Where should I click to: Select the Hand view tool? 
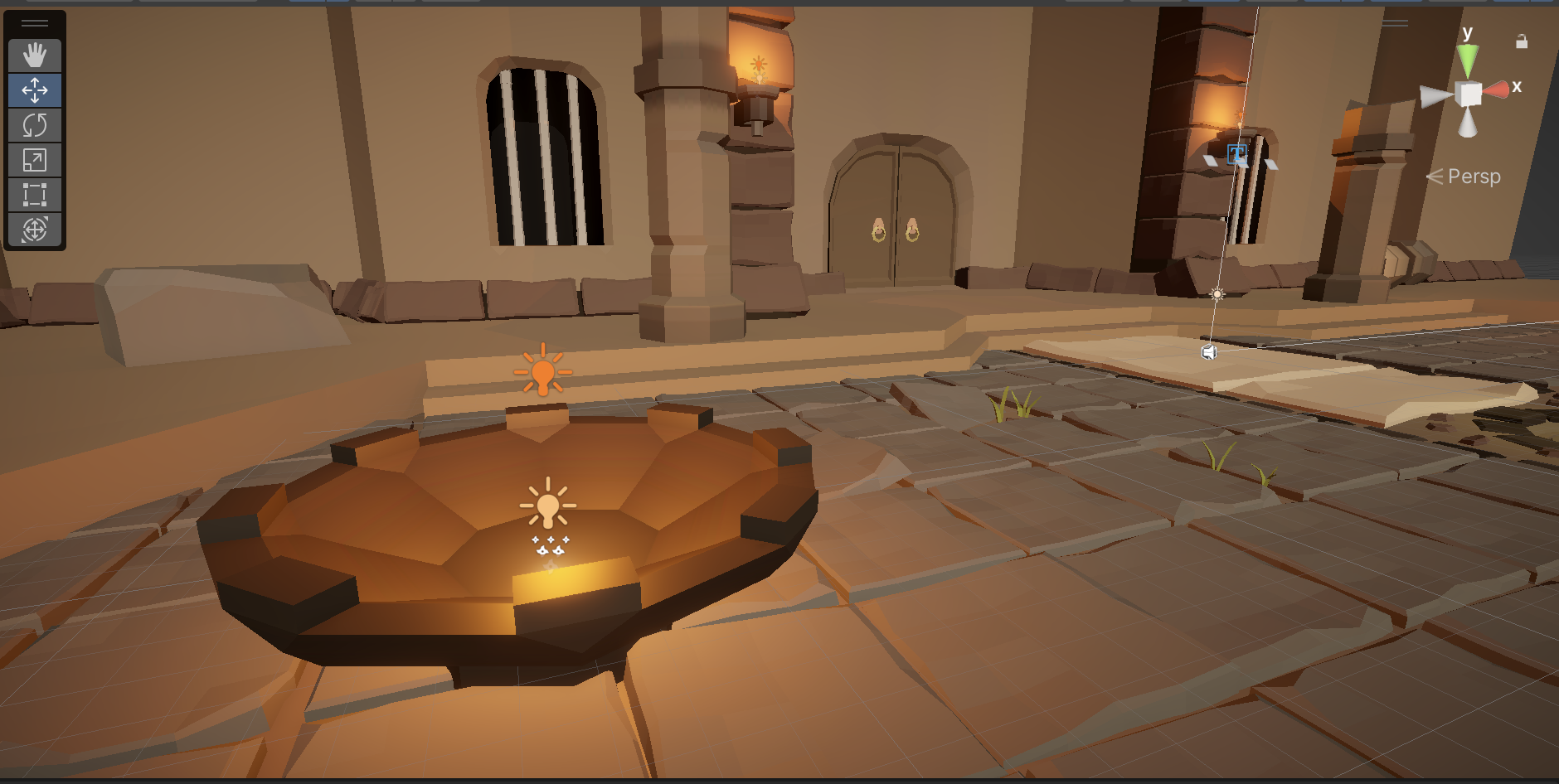pos(35,56)
